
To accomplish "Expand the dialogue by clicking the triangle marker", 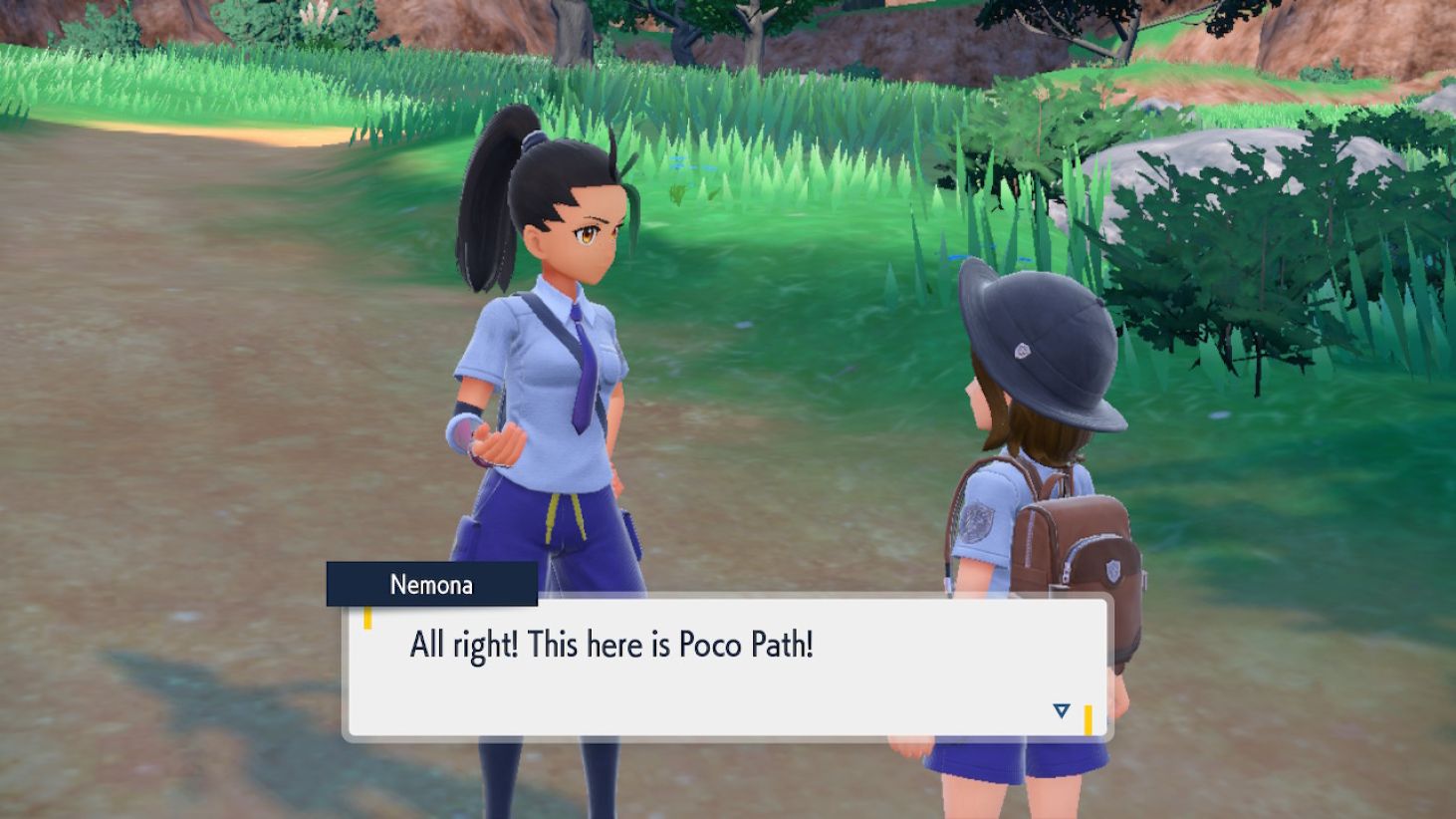I will point(1061,712).
